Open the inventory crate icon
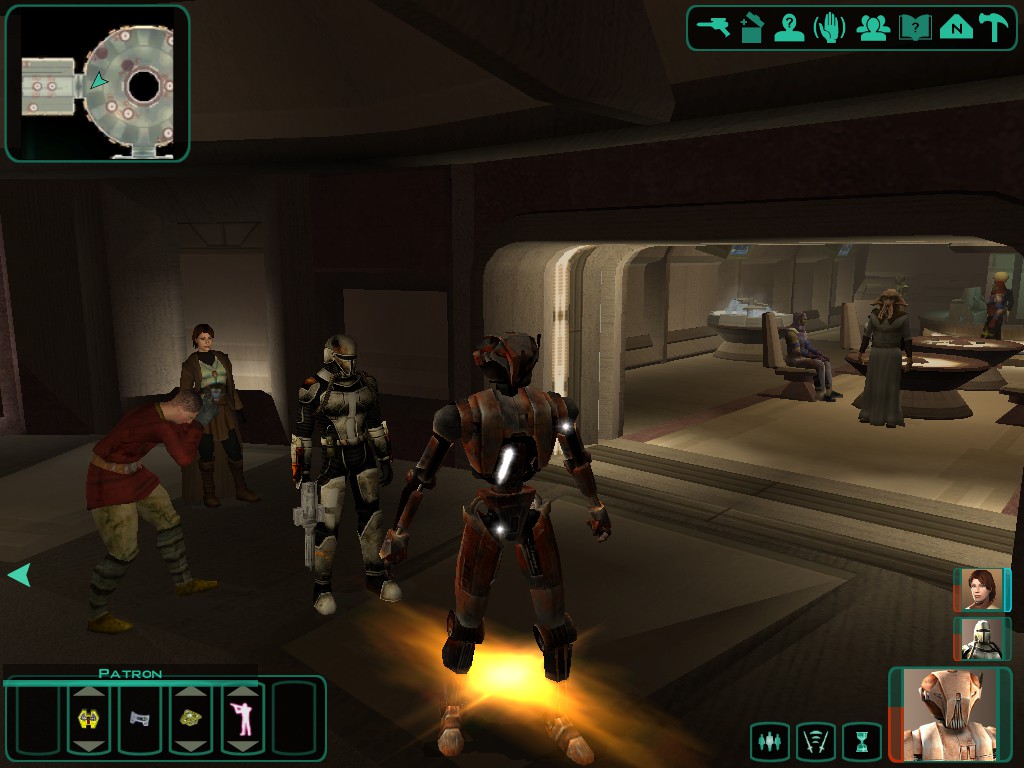 coord(752,27)
